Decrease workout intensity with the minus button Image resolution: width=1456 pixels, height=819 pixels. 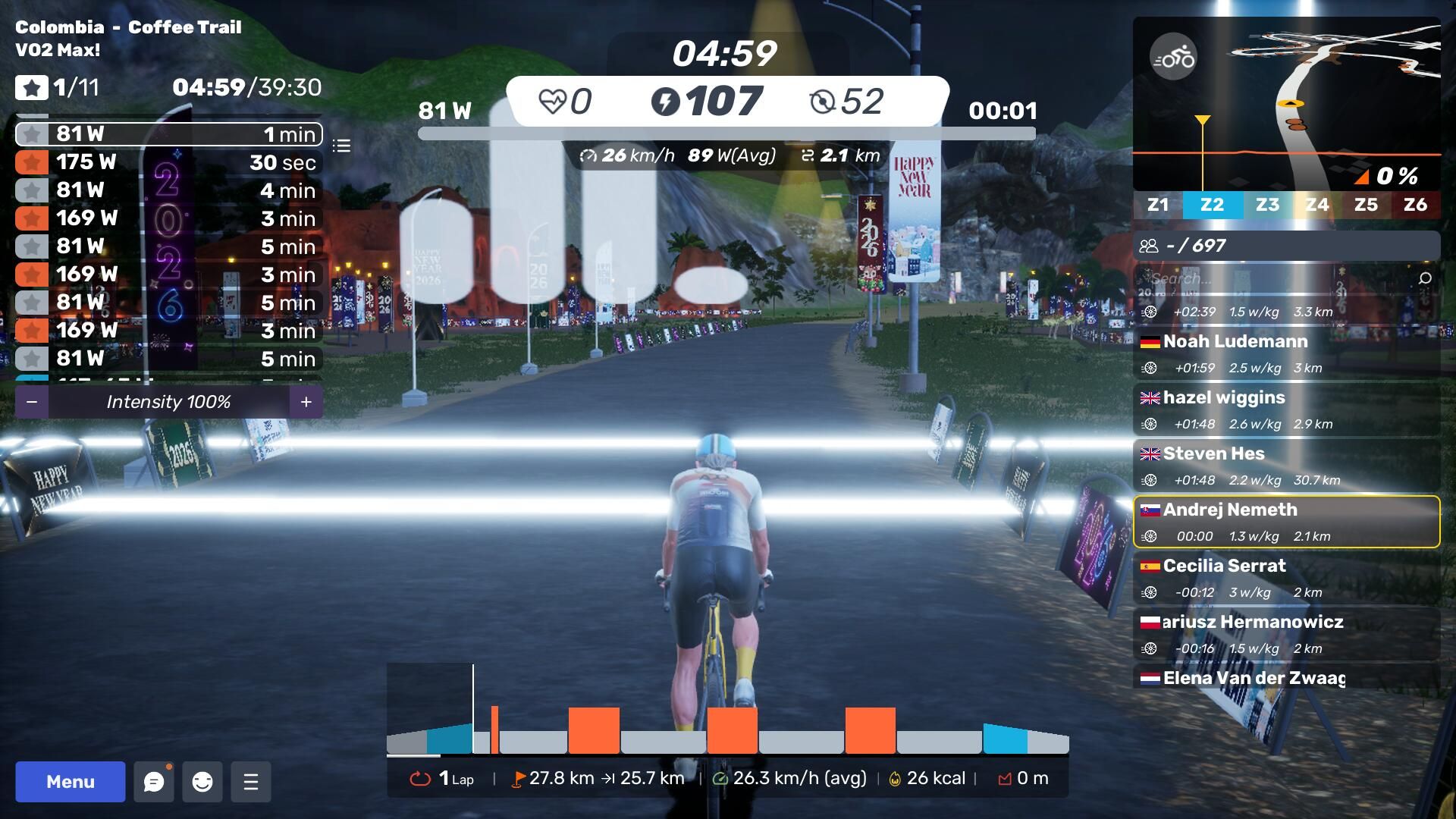pyautogui.click(x=32, y=402)
